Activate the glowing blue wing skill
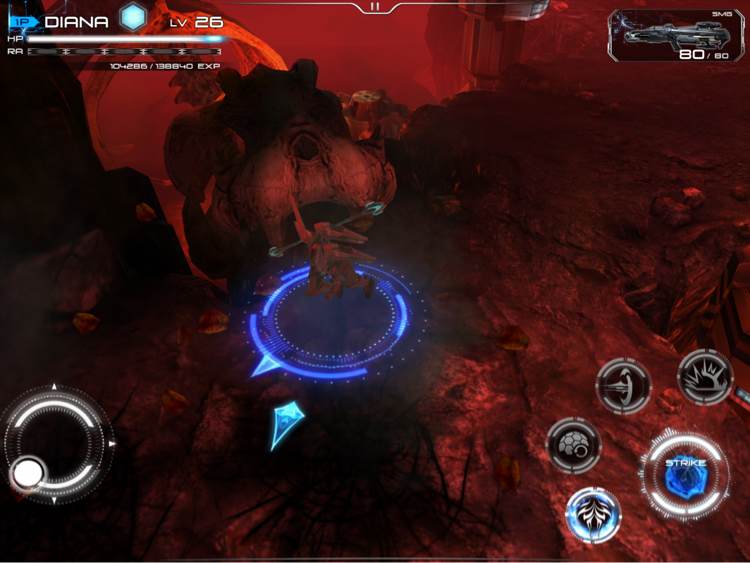This screenshot has height=563, width=750. pyautogui.click(x=594, y=514)
